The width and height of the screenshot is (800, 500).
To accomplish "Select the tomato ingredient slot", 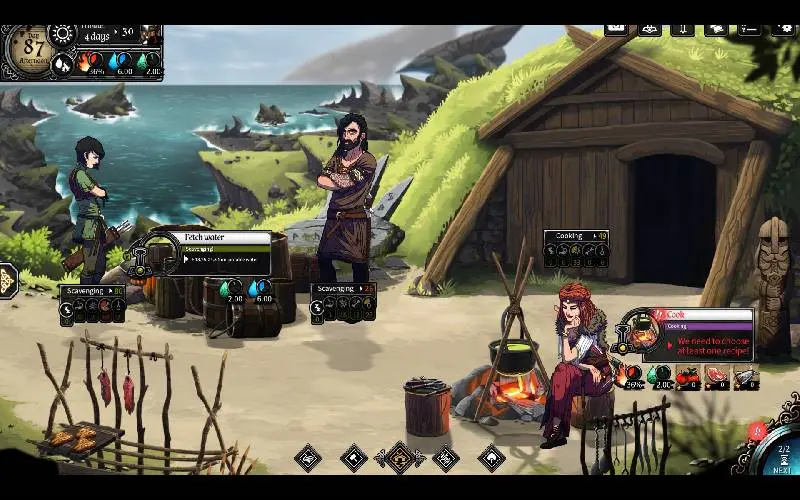I will pyautogui.click(x=687, y=376).
